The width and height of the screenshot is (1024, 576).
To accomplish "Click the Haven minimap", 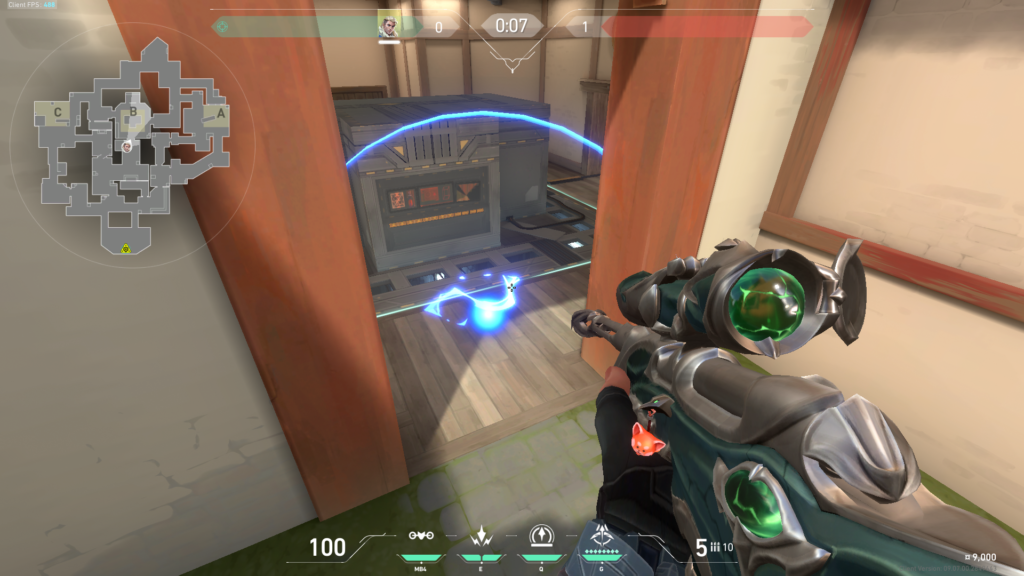I will click(130, 150).
